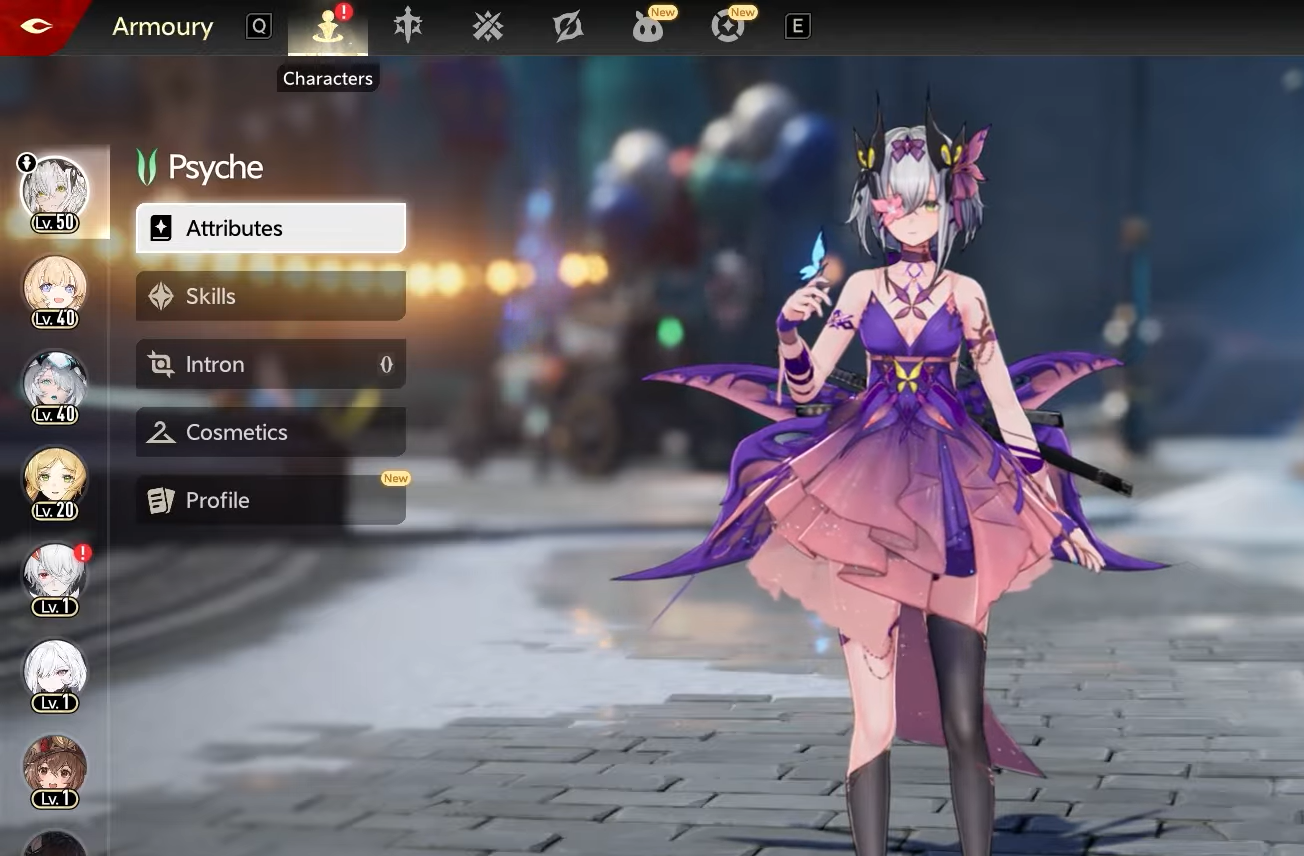Click the cat-face icon marked New
Screen dimensions: 1304x856
648,27
